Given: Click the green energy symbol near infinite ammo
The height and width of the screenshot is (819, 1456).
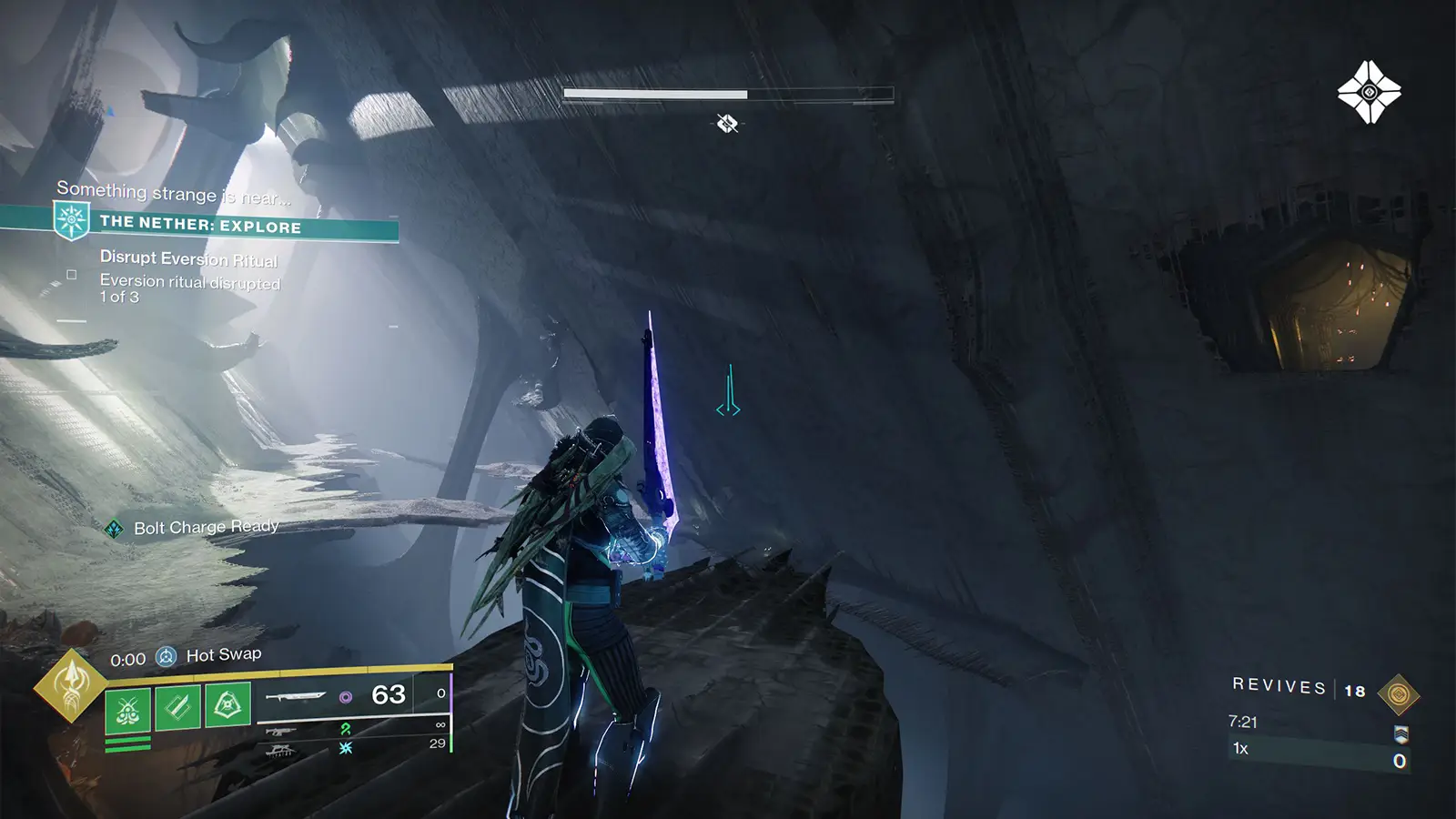Looking at the screenshot, I should coord(346,730).
